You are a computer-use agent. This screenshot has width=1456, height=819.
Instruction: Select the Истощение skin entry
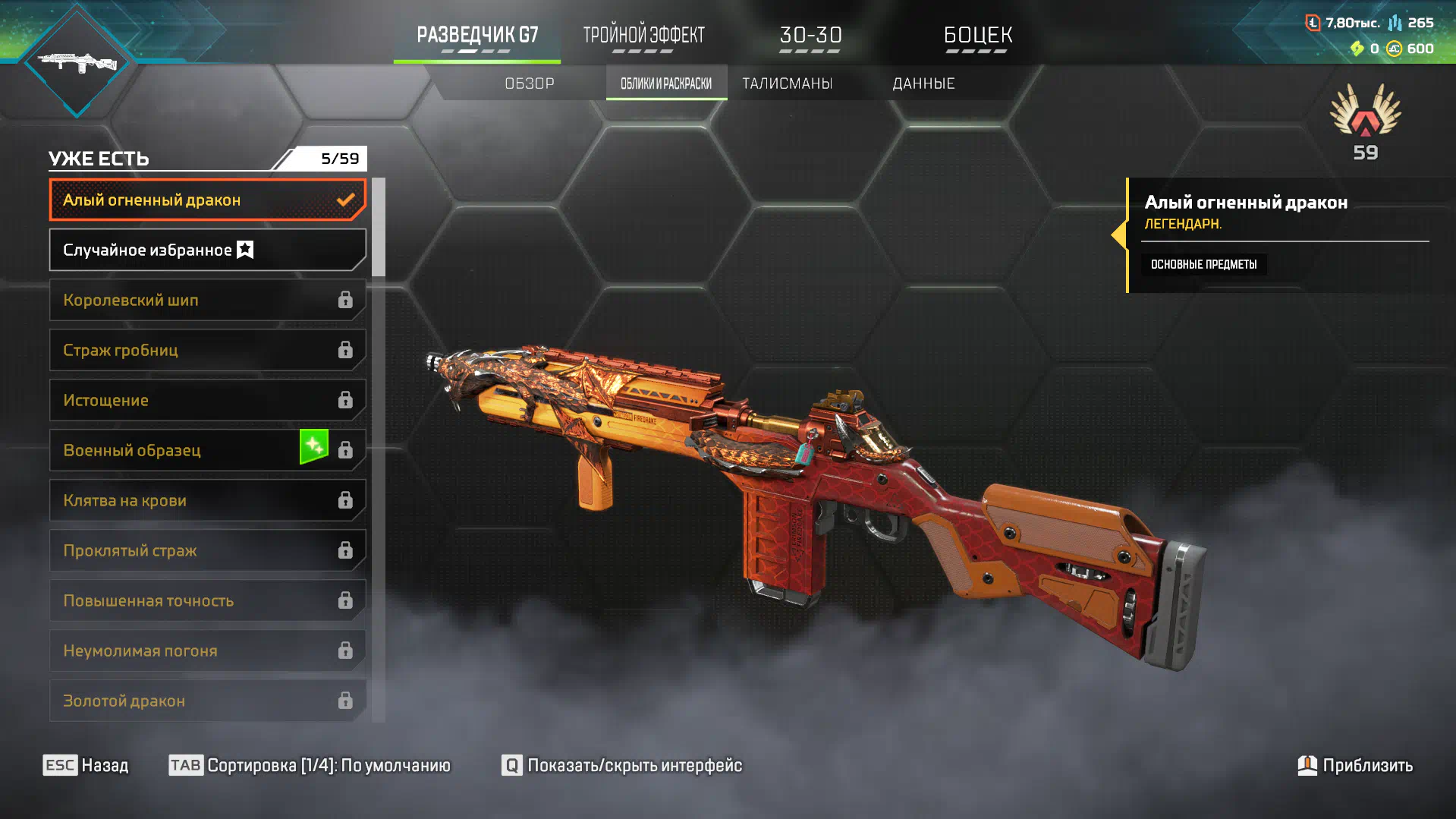point(207,400)
